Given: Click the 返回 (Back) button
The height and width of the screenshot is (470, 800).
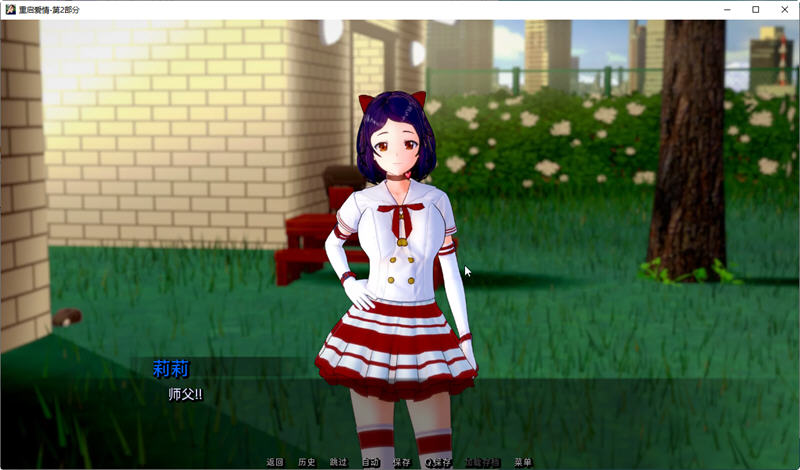Looking at the screenshot, I should 275,462.
